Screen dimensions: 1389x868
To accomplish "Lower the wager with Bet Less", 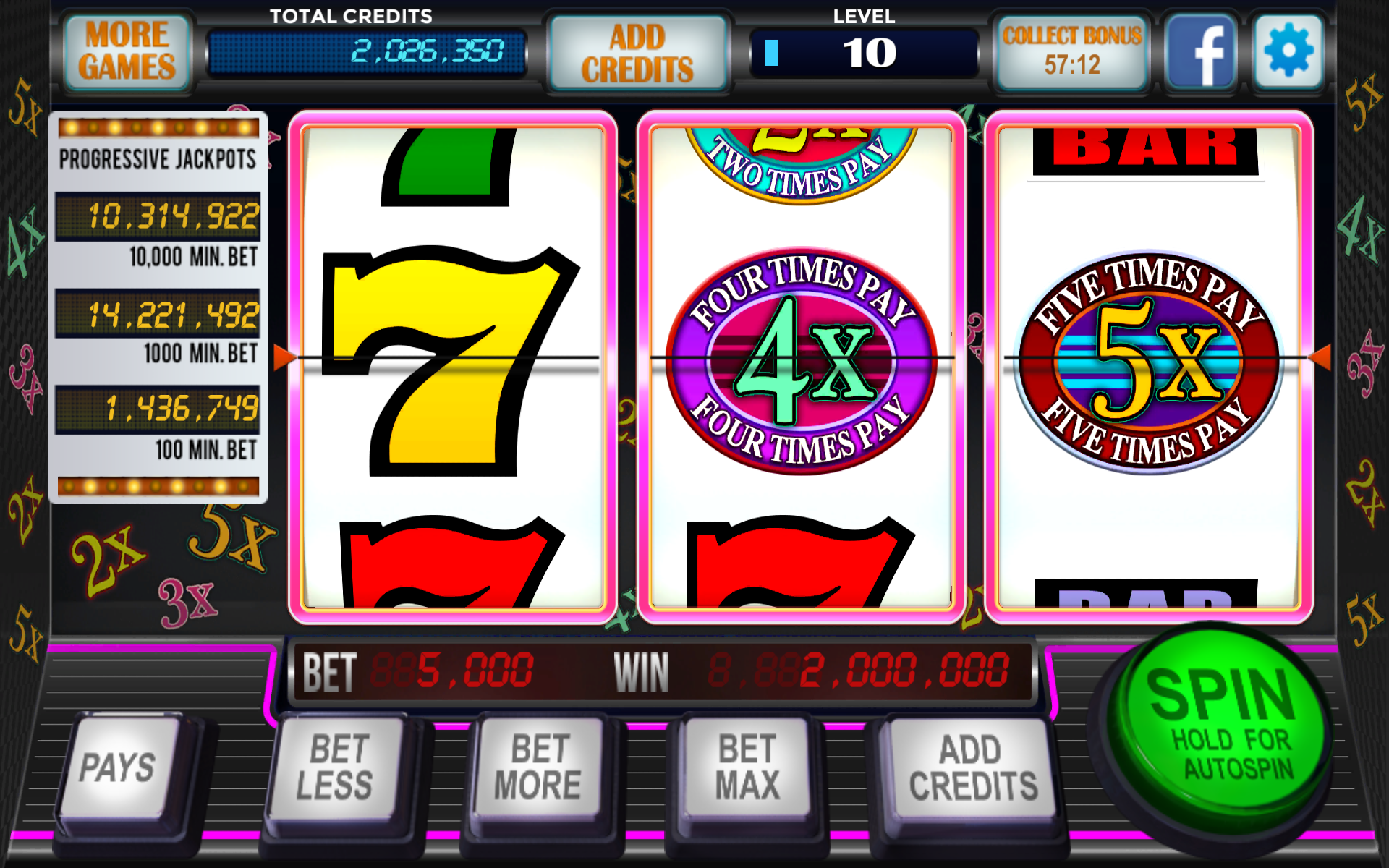I will coord(335,767).
